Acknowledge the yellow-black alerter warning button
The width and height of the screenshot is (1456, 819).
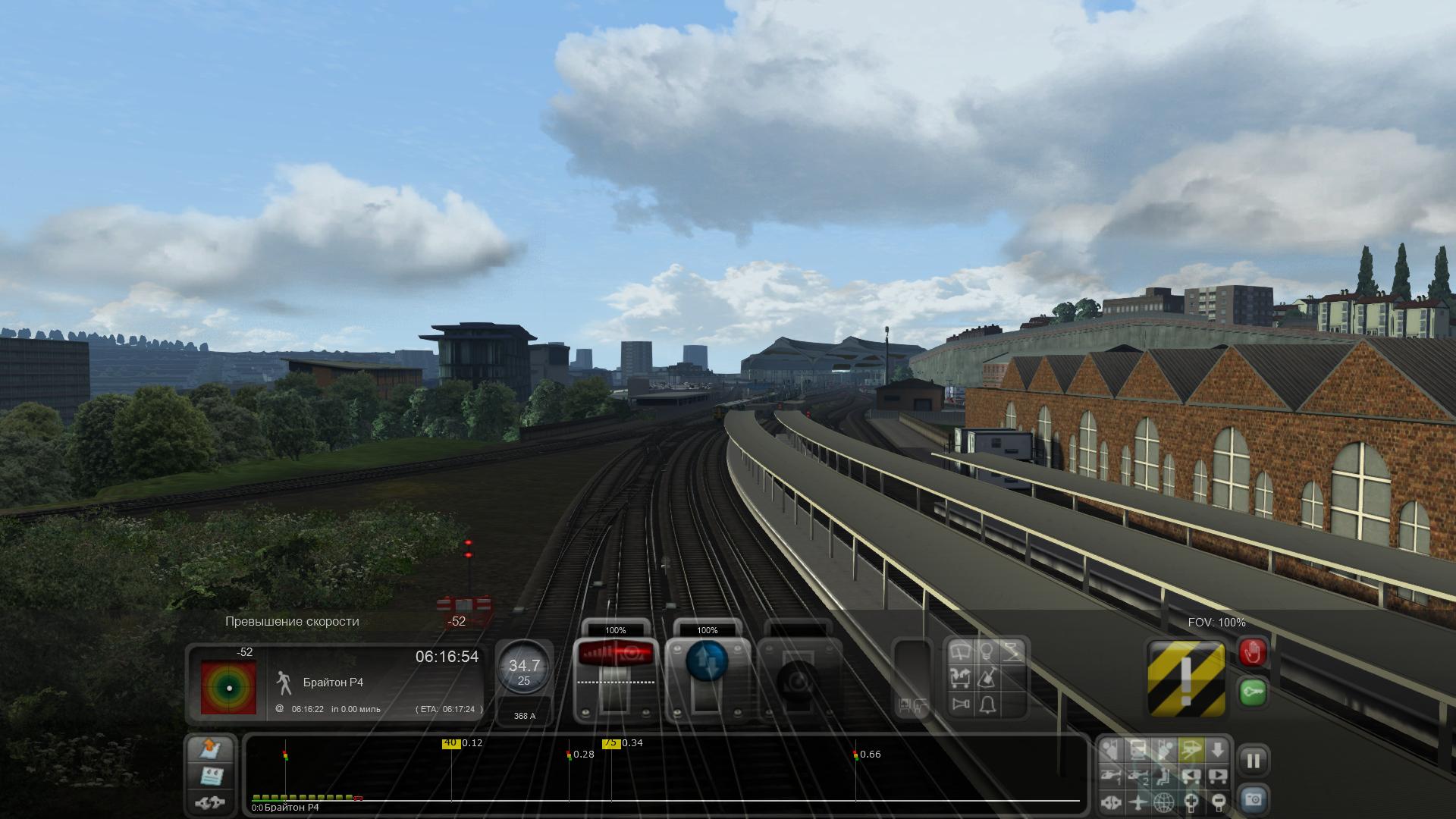1186,679
